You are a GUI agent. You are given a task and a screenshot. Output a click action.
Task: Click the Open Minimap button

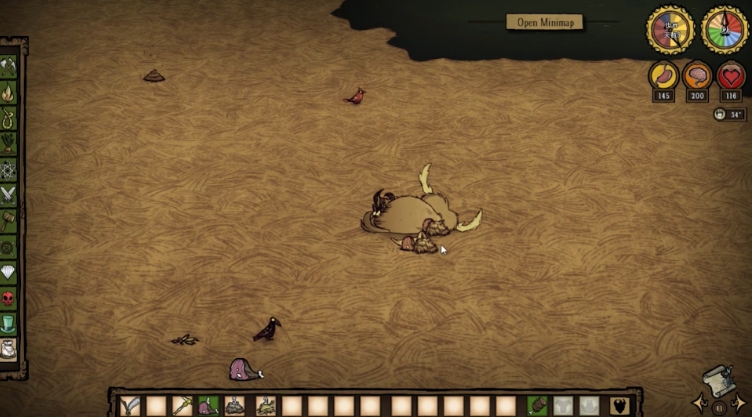pos(545,22)
